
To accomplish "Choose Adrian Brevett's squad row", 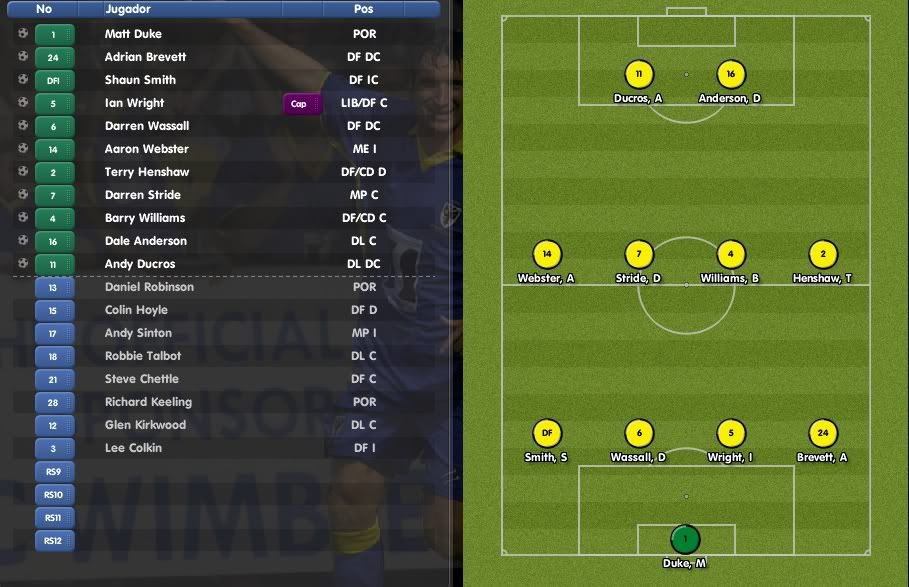I will pos(145,57).
